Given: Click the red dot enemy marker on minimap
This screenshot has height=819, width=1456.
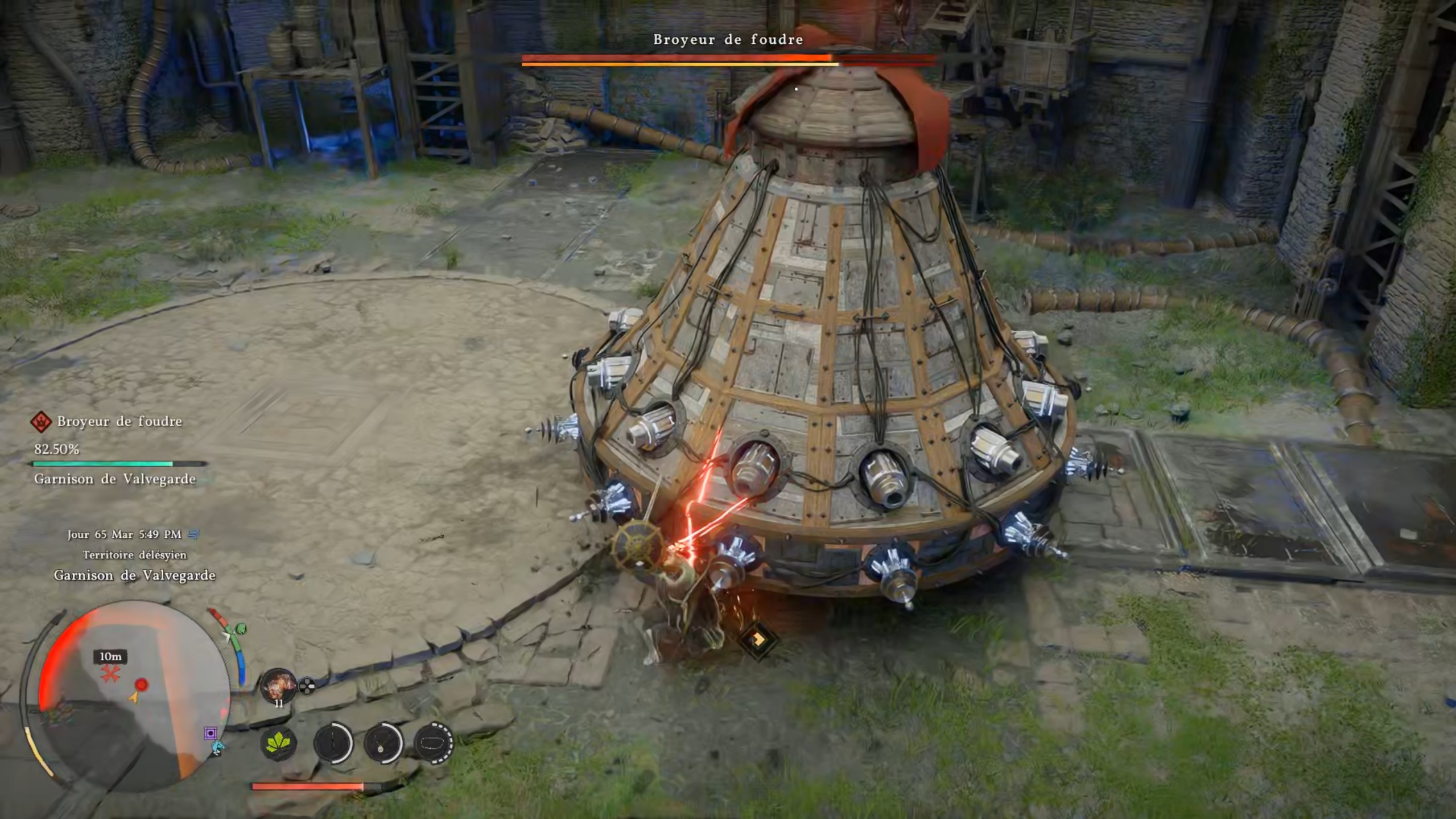Looking at the screenshot, I should [x=141, y=684].
